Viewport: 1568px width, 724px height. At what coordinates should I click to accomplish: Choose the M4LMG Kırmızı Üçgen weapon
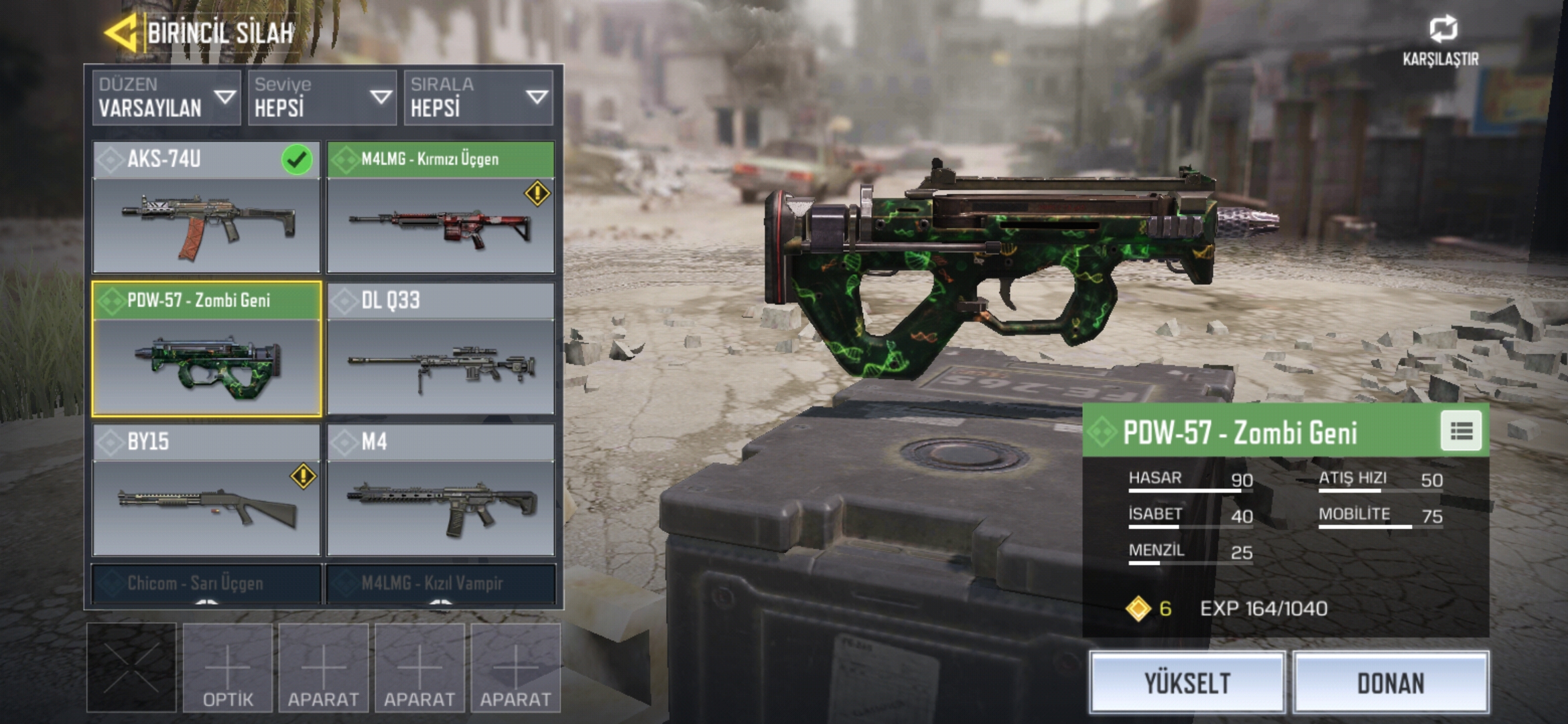[x=441, y=208]
